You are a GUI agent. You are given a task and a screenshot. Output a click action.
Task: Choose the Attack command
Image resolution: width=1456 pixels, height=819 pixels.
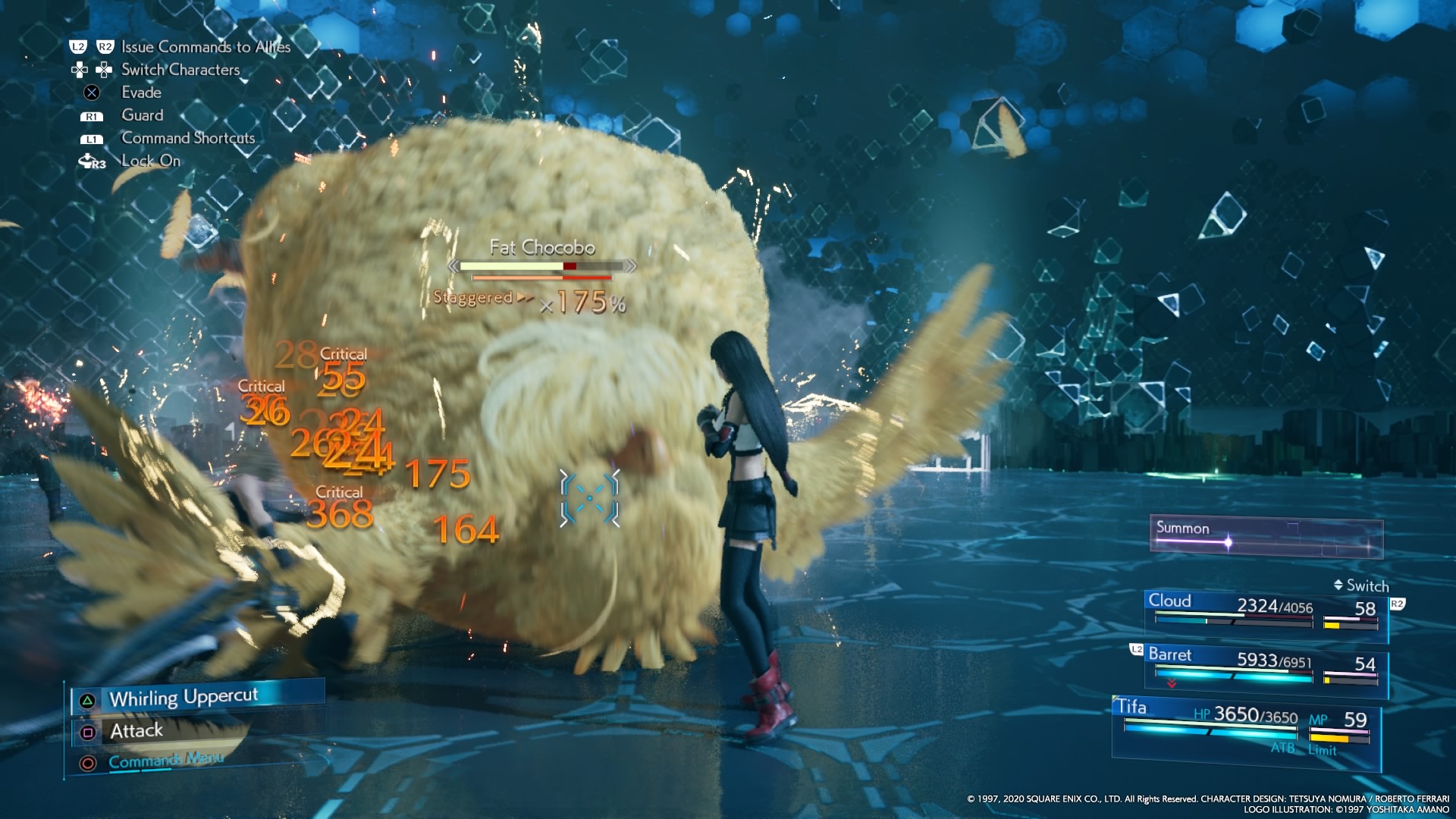coord(136,730)
